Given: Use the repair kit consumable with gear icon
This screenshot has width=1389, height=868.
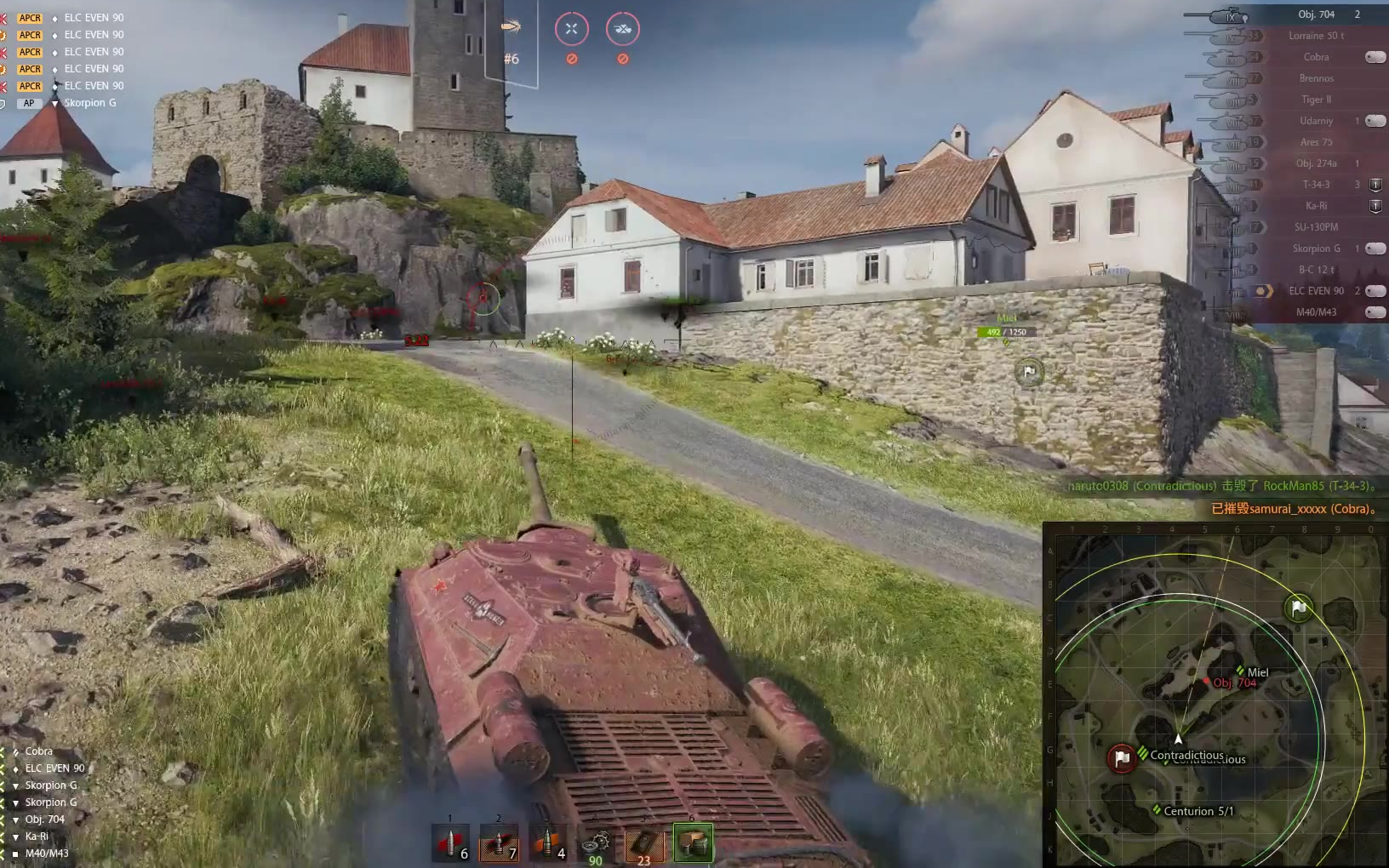Looking at the screenshot, I should pyautogui.click(x=596, y=844).
